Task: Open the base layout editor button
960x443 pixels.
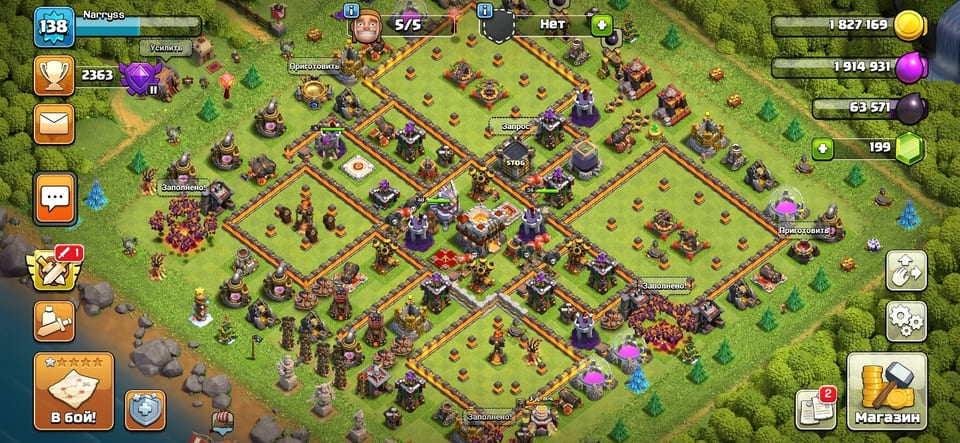Action: pos(906,270)
